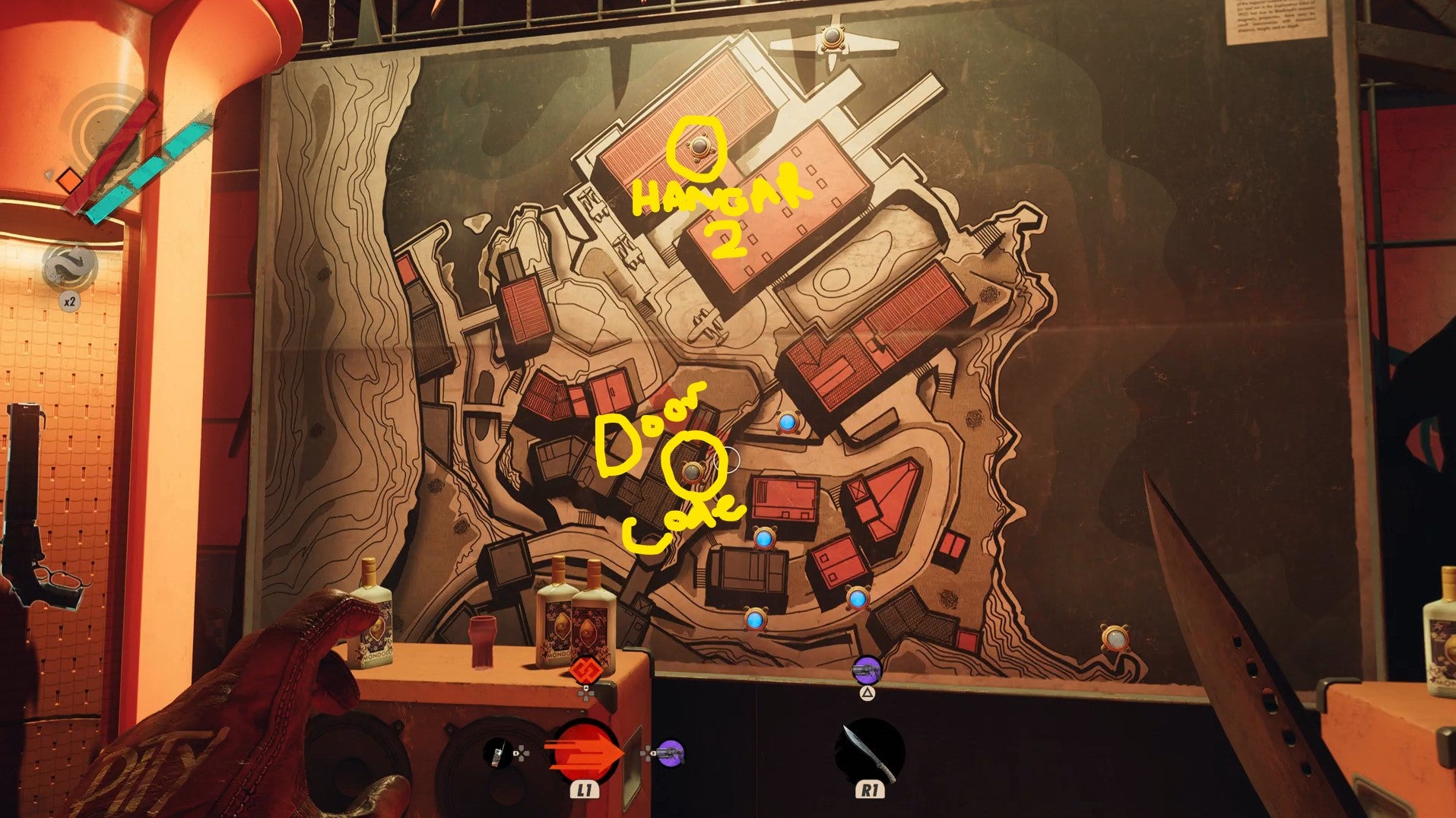Expand the d-pad arrows next to the Hackamajig
This screenshot has height=818, width=1456.
coord(522,753)
